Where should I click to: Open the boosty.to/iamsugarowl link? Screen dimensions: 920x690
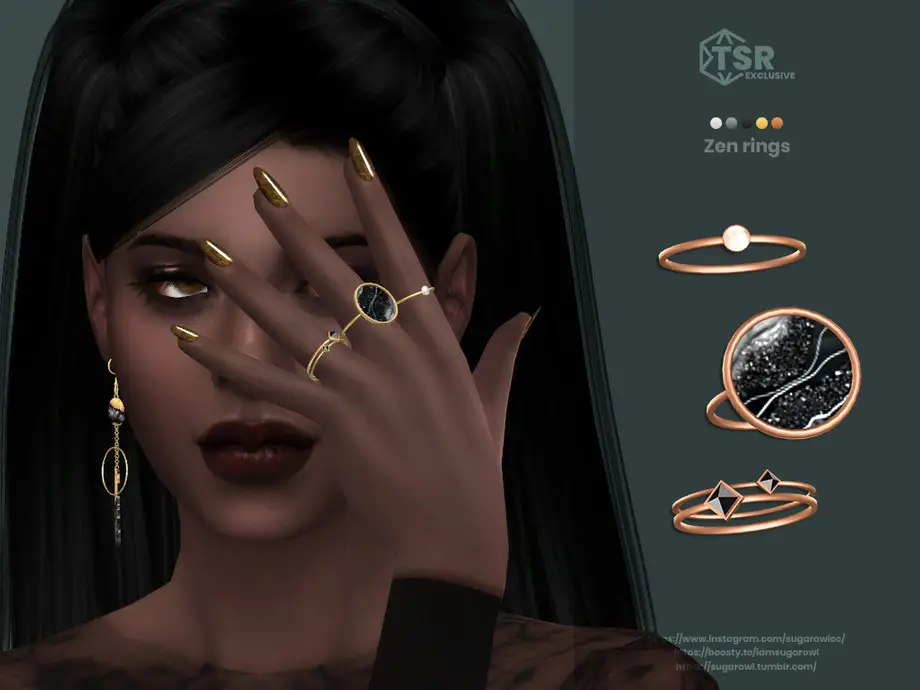tap(749, 652)
